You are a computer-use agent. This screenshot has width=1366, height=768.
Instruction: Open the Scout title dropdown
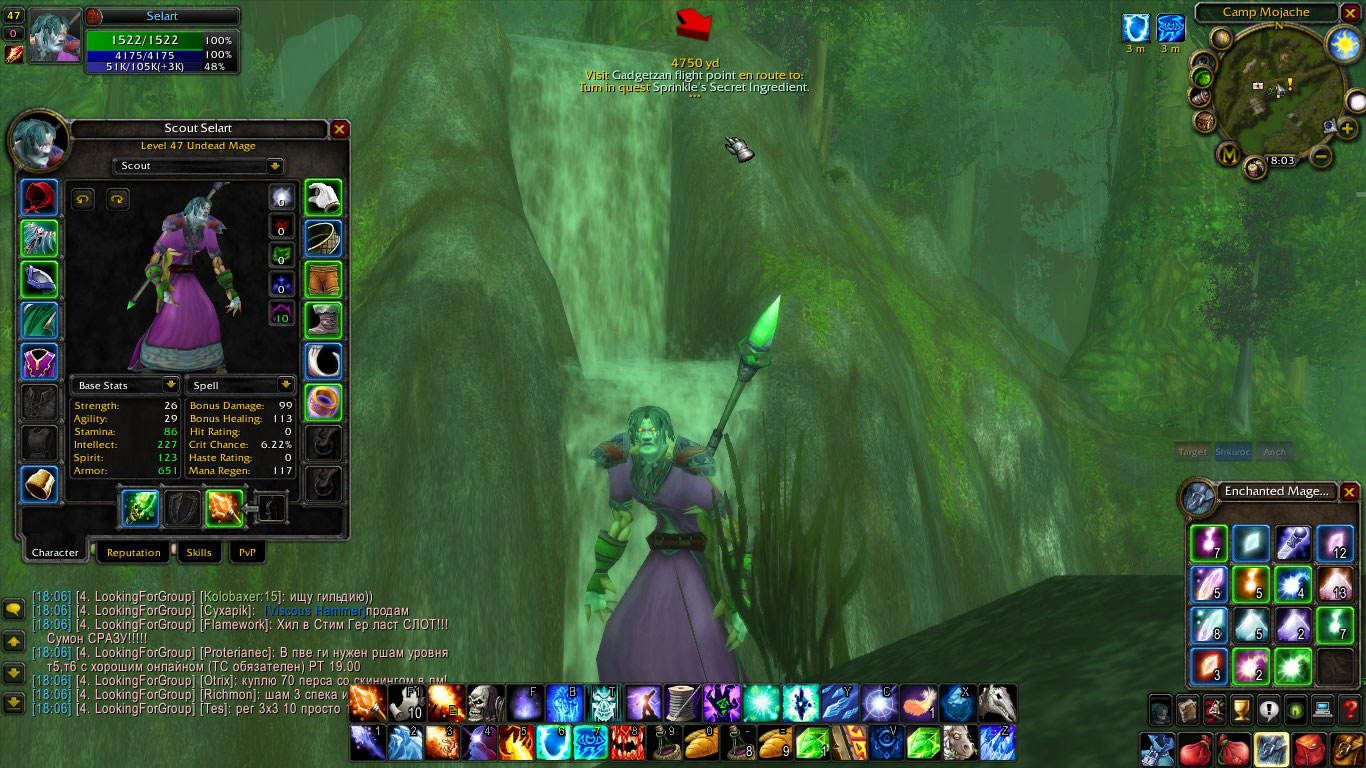275,166
